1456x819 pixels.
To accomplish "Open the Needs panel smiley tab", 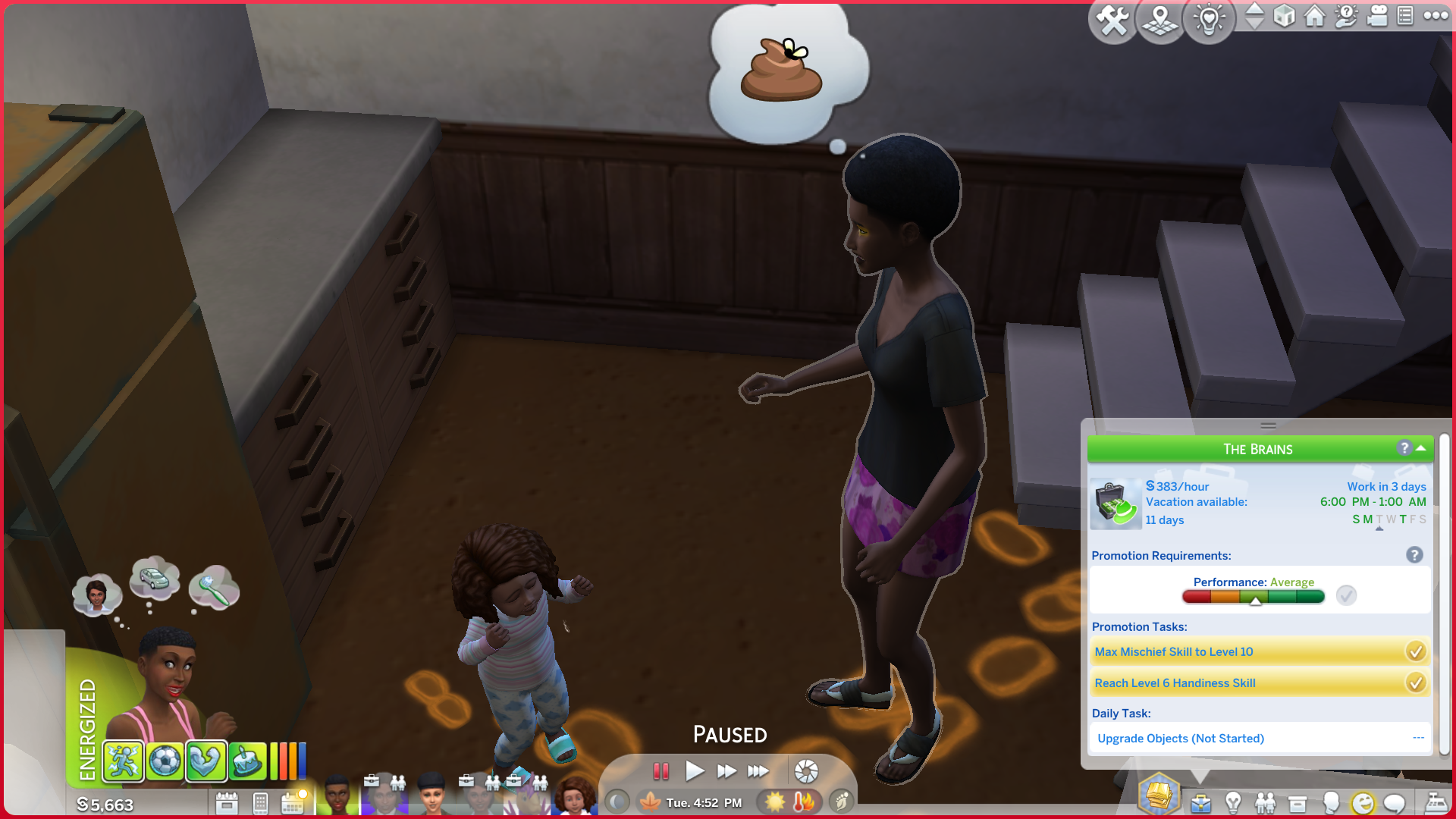I will pyautogui.click(x=1363, y=803).
